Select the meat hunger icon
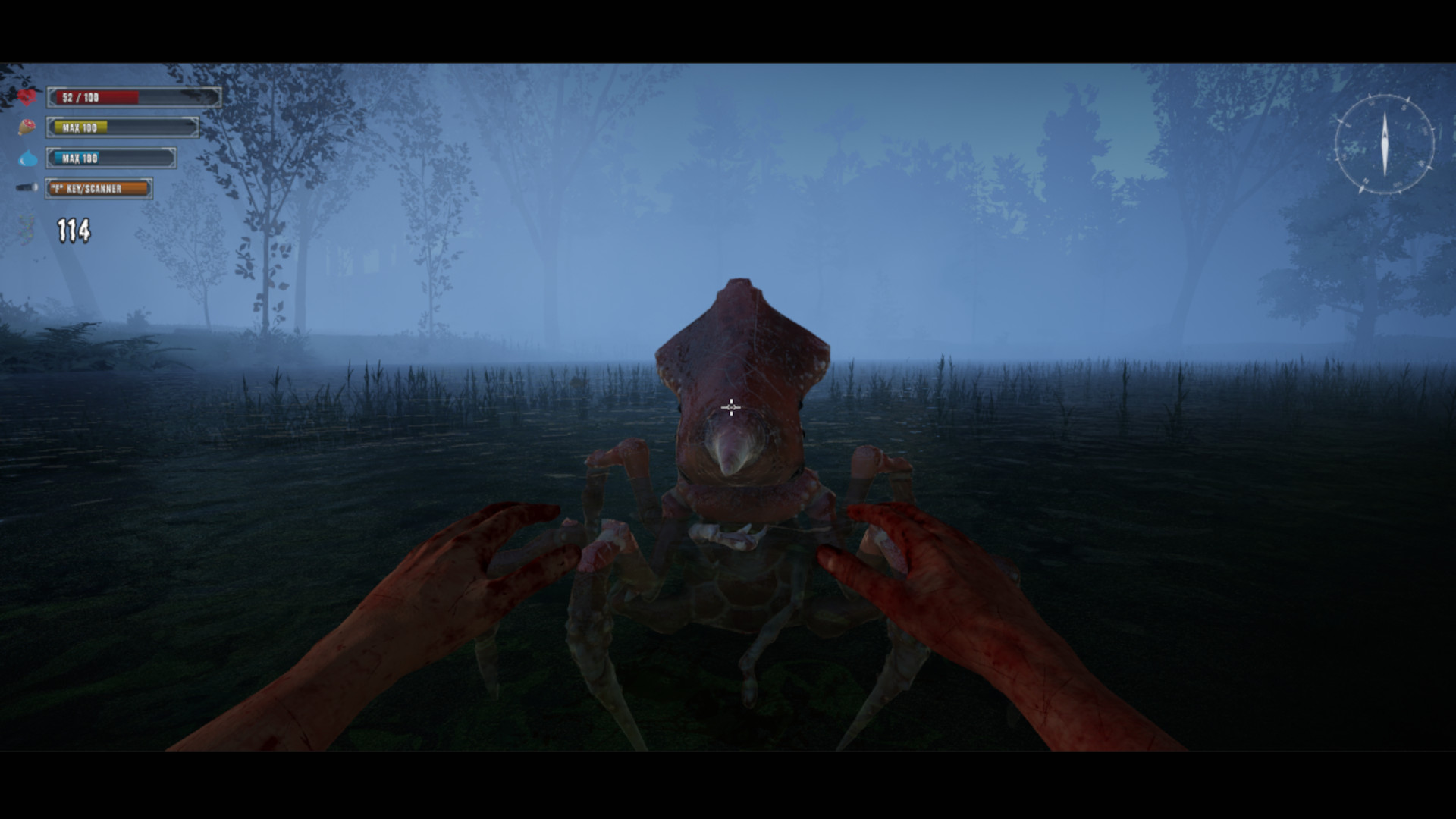This screenshot has width=1456, height=819. 27,127
